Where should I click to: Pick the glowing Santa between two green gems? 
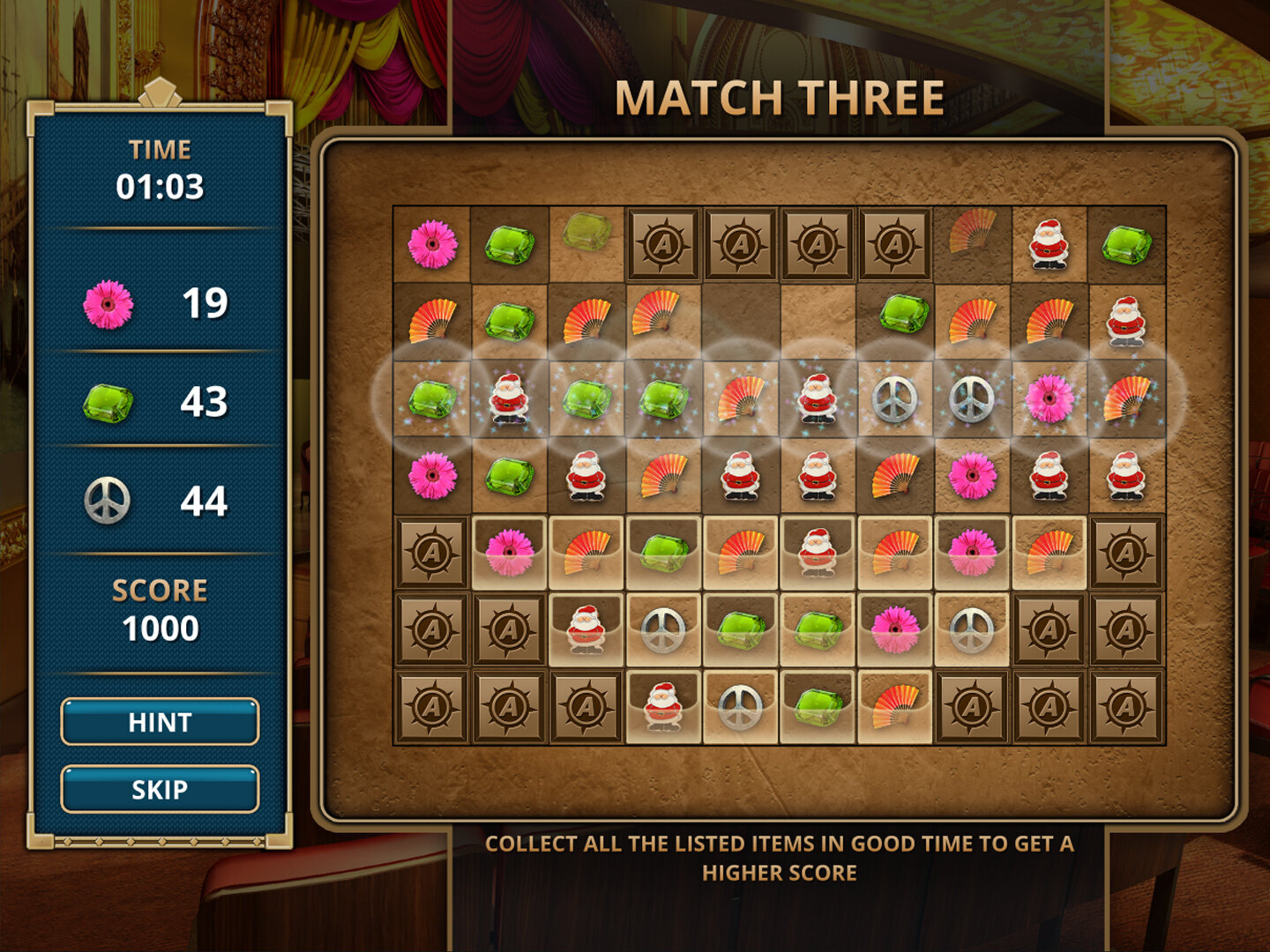pos(509,398)
